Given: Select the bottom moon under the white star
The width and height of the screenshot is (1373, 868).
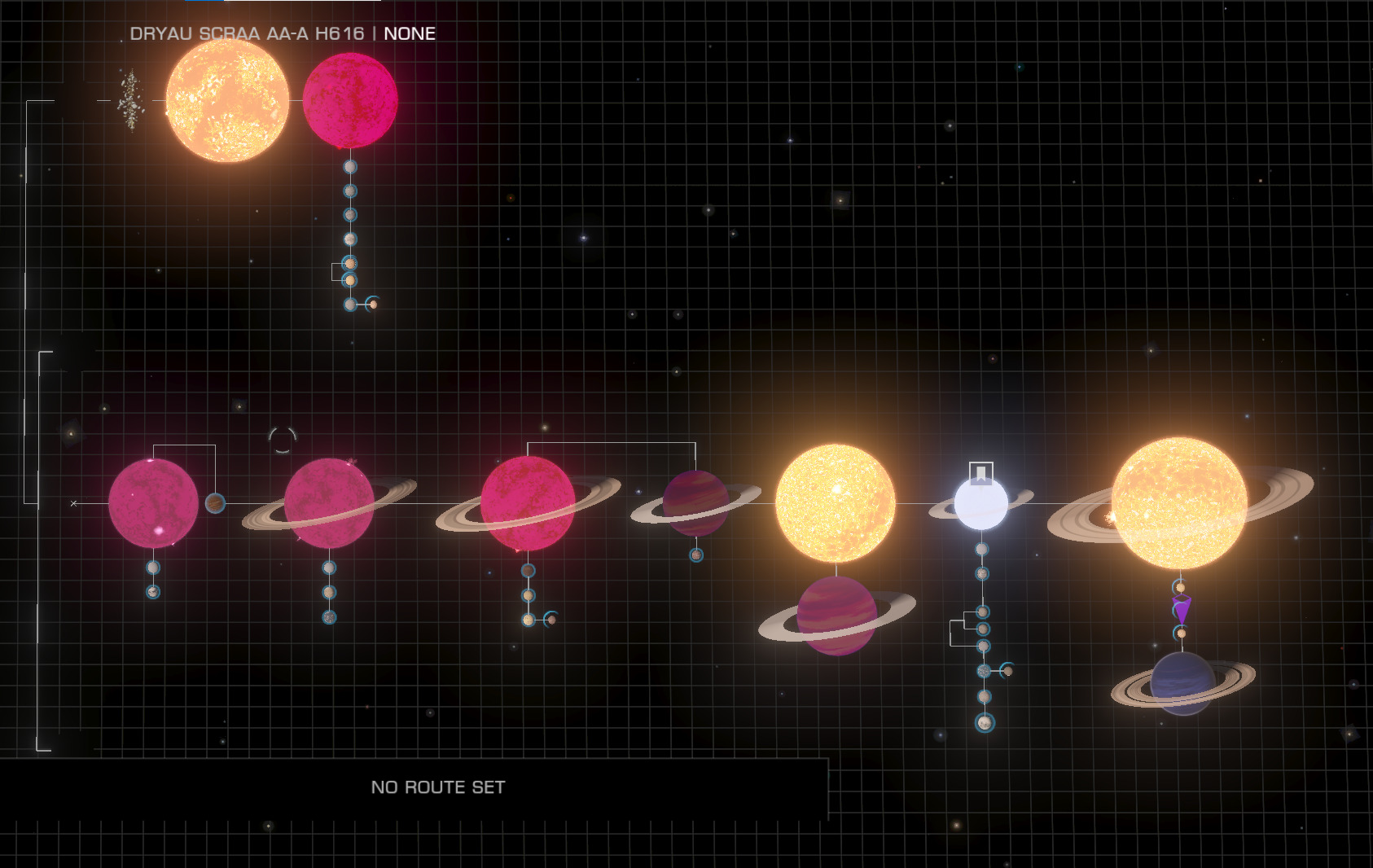Looking at the screenshot, I should tap(985, 722).
